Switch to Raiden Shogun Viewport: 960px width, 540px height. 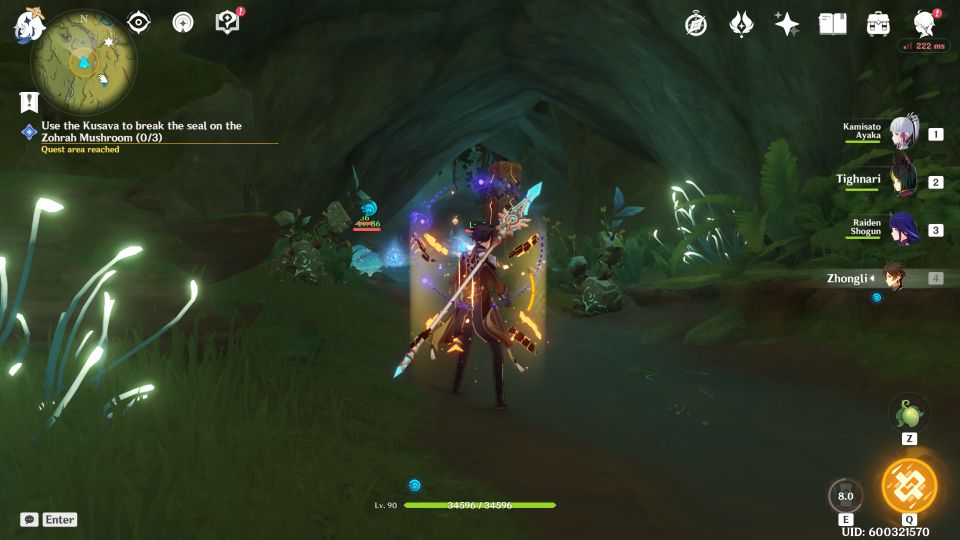[904, 229]
